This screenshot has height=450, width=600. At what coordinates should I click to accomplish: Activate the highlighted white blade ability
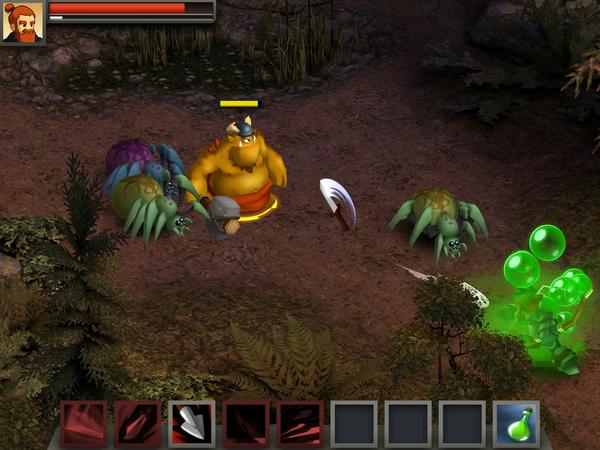(x=191, y=424)
